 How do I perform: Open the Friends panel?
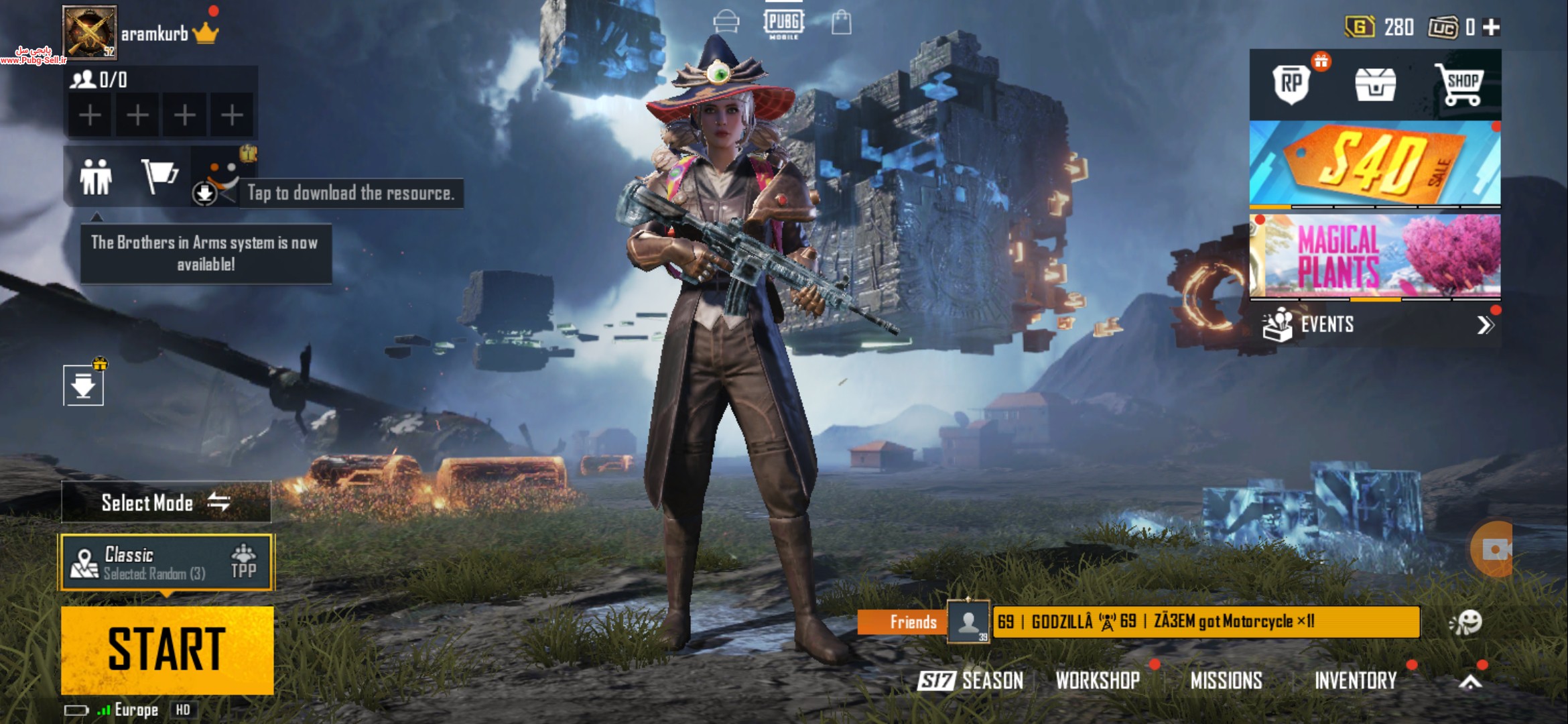pos(913,622)
